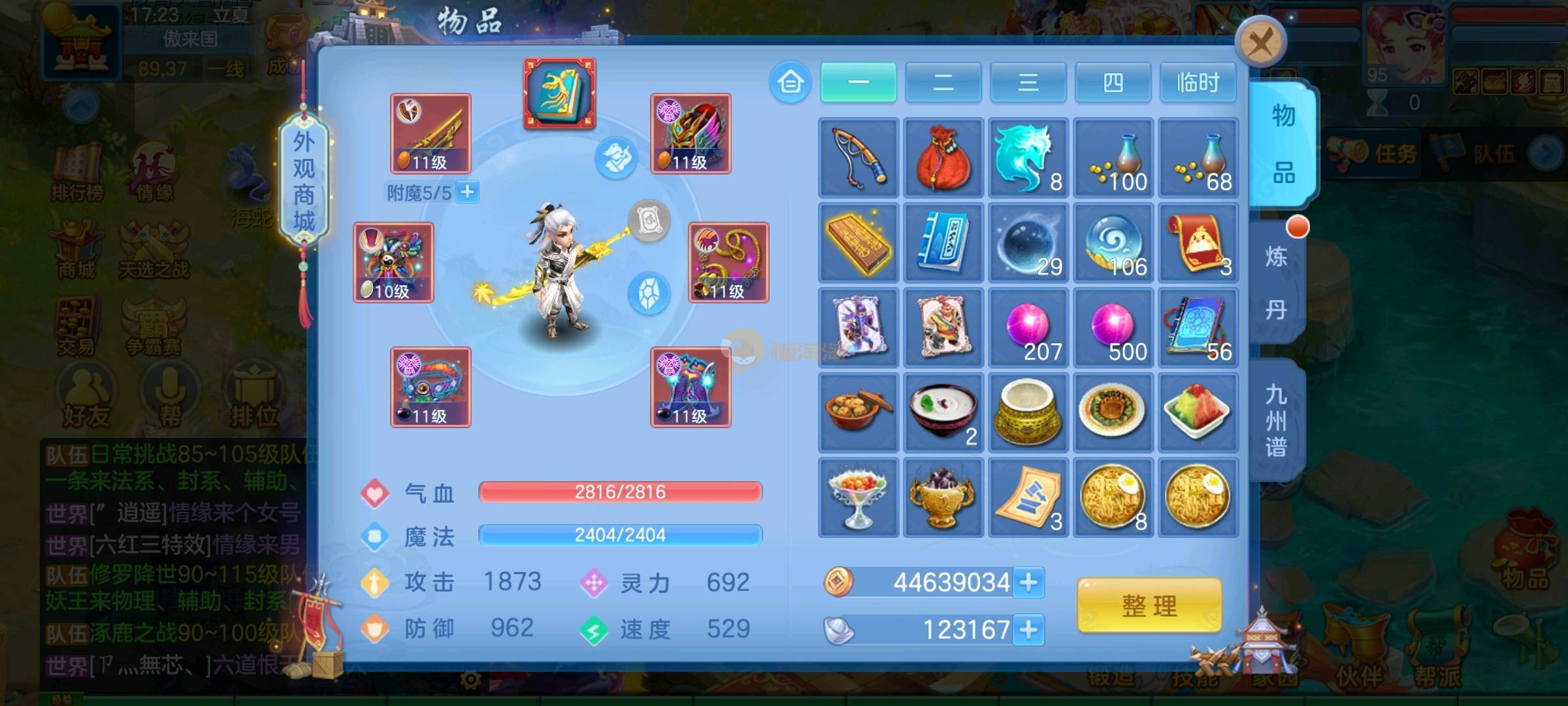Select the fruit sundae glass item
This screenshot has height=706, width=1568.
858,497
